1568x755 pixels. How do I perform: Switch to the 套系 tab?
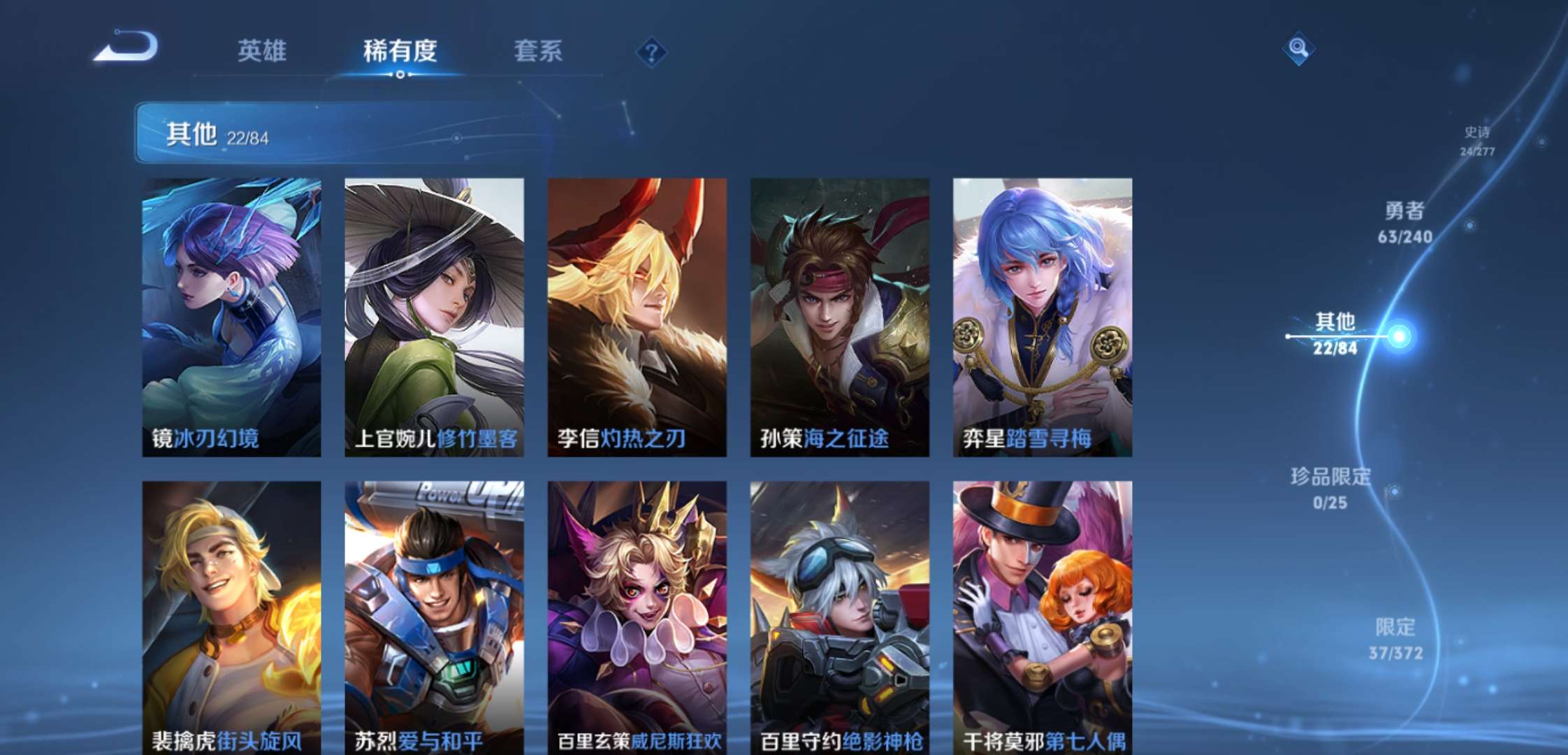point(538,52)
